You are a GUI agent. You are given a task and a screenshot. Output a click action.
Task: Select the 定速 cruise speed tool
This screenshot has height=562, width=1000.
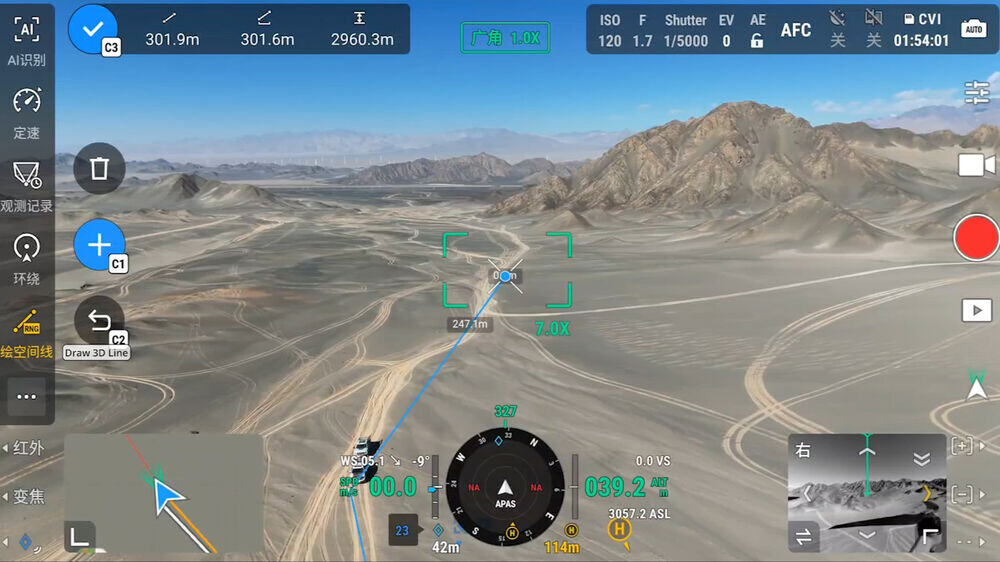click(27, 112)
